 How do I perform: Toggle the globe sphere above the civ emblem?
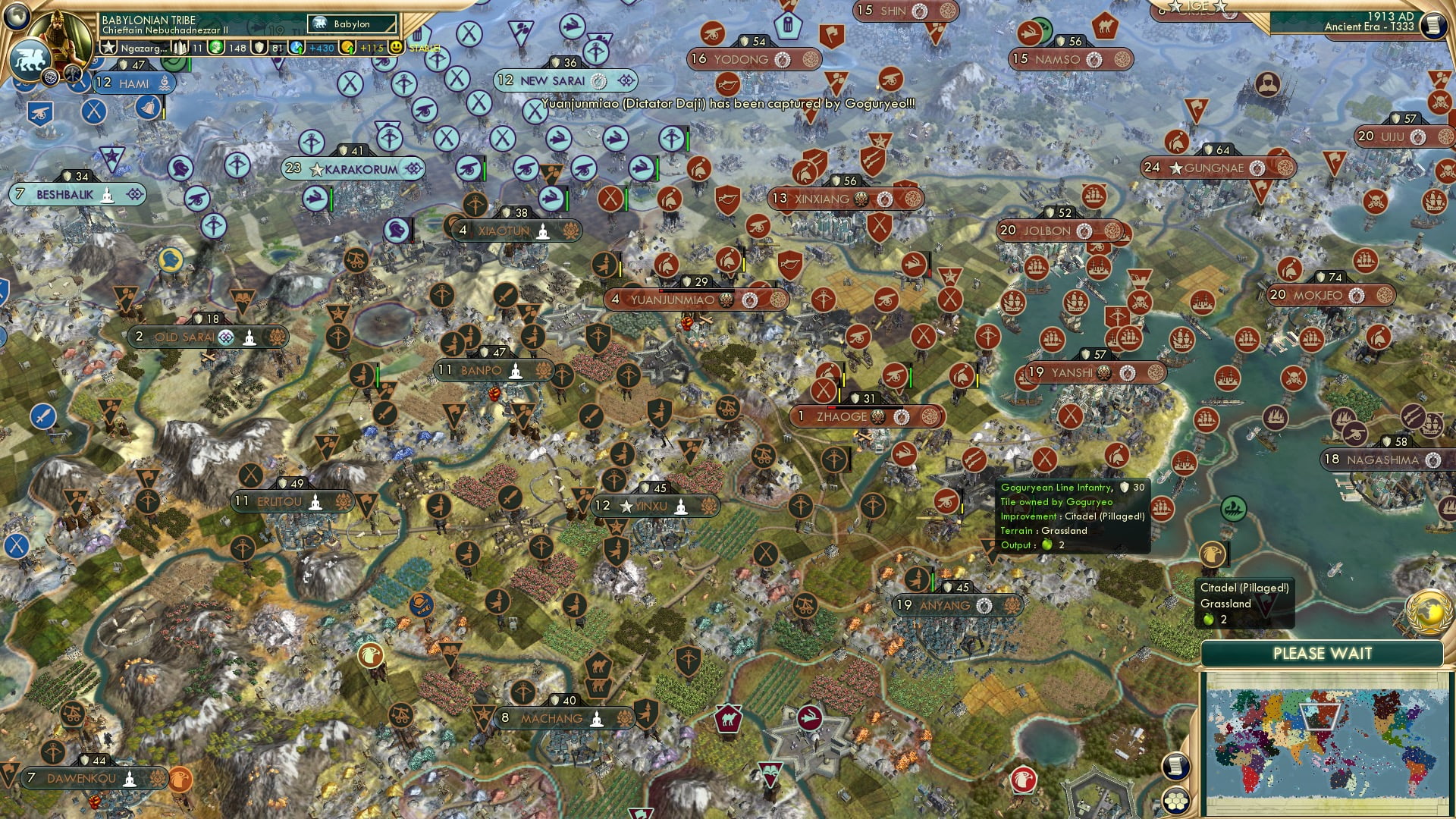click(18, 17)
